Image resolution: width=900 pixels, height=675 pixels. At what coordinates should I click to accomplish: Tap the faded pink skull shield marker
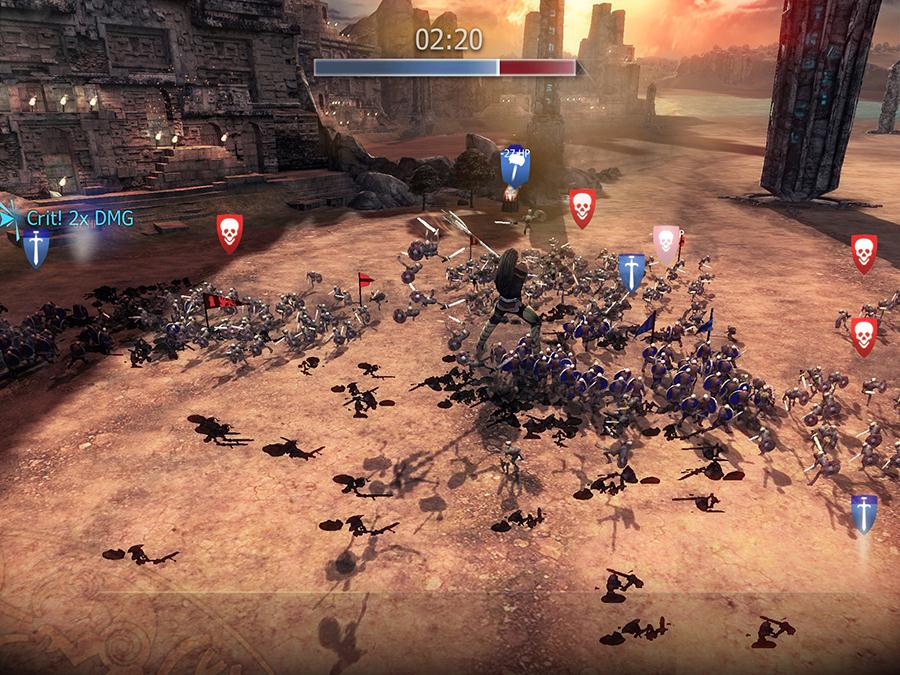[x=666, y=243]
